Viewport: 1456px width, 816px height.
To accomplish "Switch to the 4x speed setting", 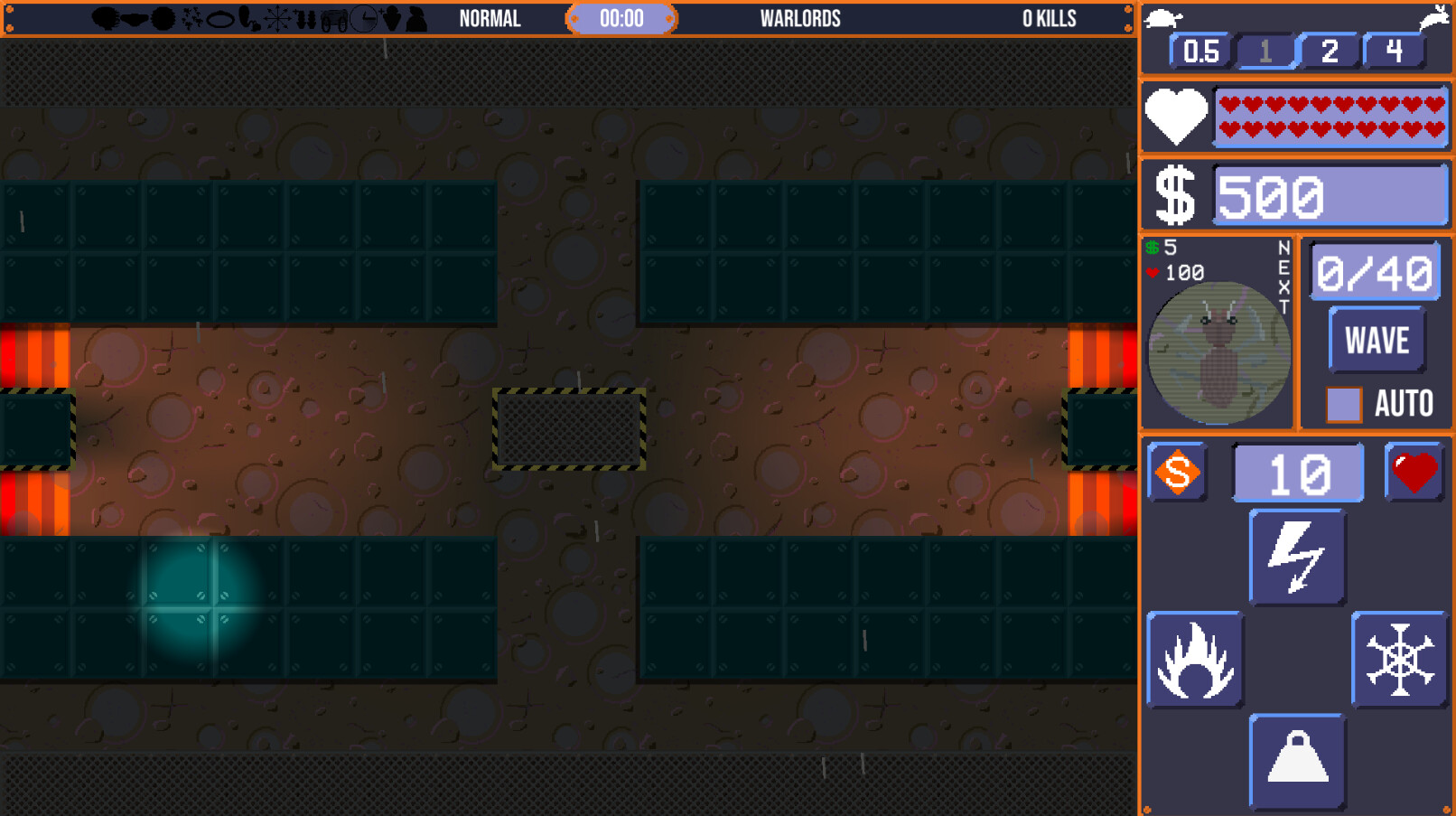I will pyautogui.click(x=1394, y=52).
